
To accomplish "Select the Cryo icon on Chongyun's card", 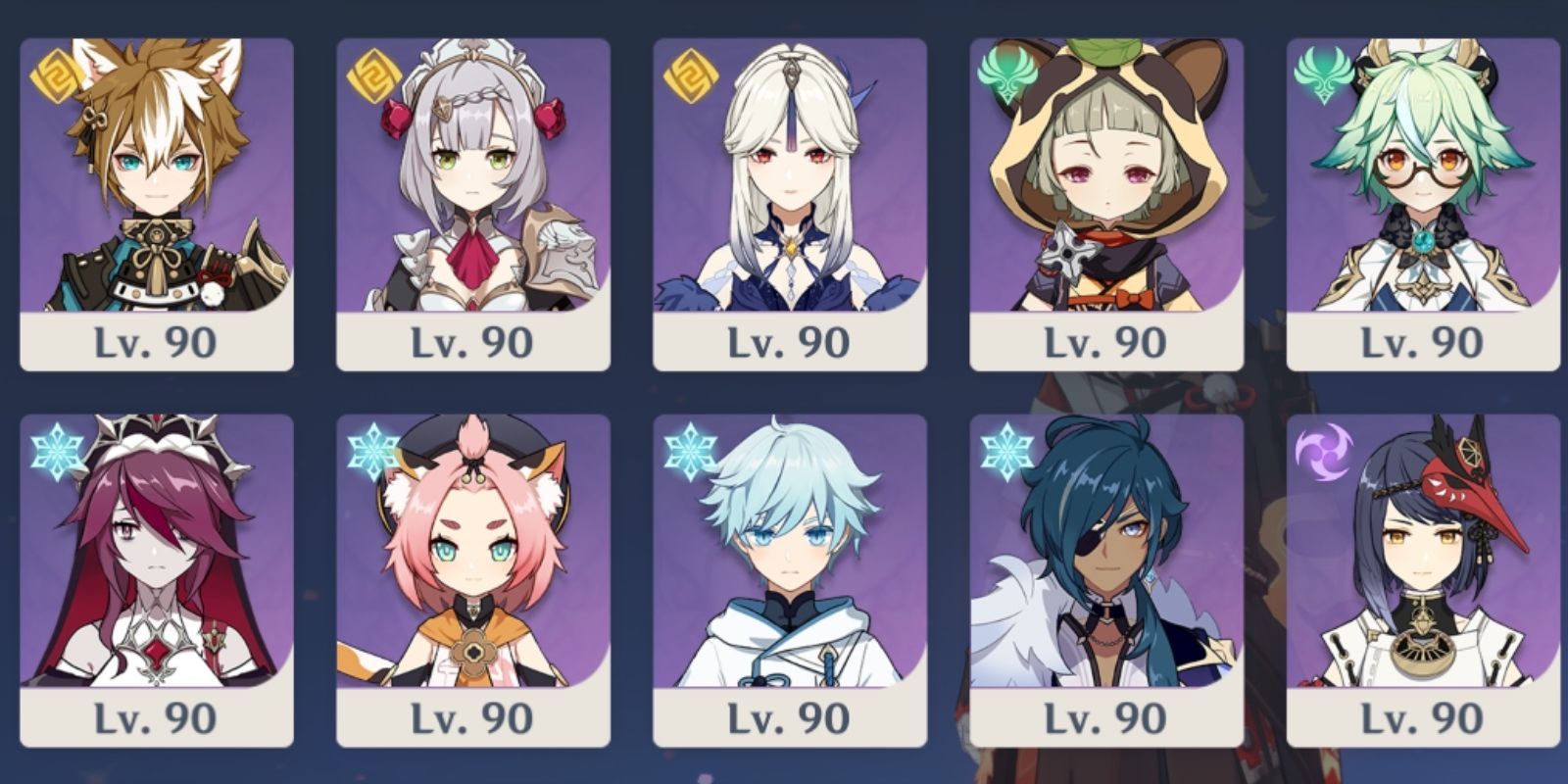I will [x=692, y=449].
